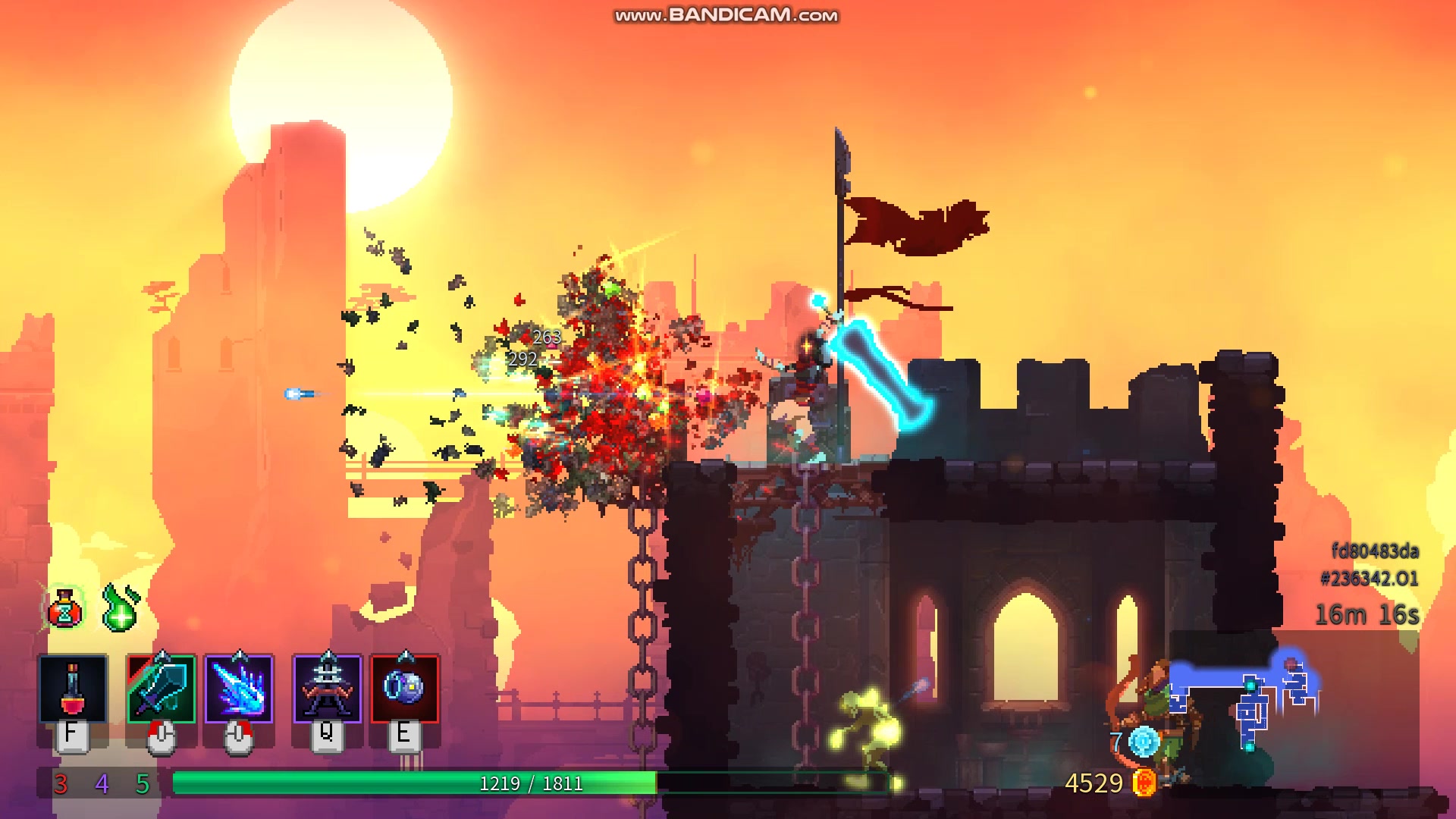This screenshot has width=1456, height=819.
Task: Inspect the green flame buff icon
Action: (121, 608)
